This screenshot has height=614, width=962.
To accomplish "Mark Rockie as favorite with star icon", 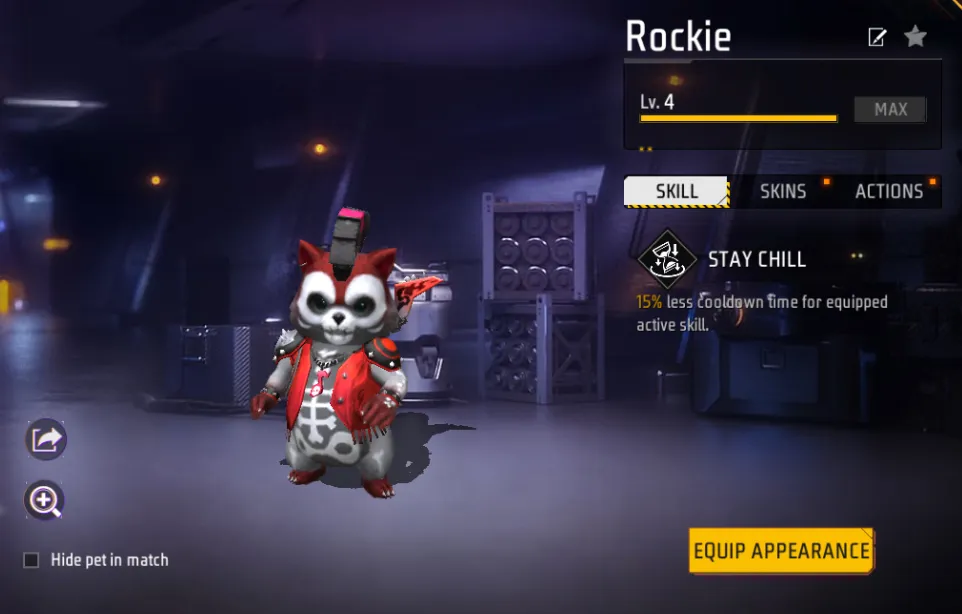I will coord(915,37).
